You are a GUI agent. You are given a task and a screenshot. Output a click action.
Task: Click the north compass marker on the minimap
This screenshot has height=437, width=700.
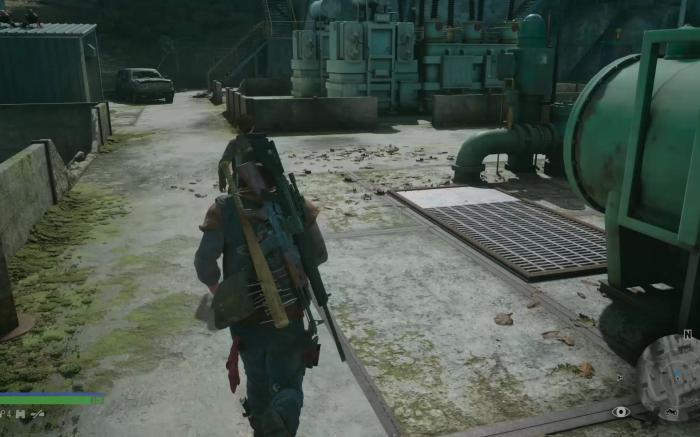688,334
